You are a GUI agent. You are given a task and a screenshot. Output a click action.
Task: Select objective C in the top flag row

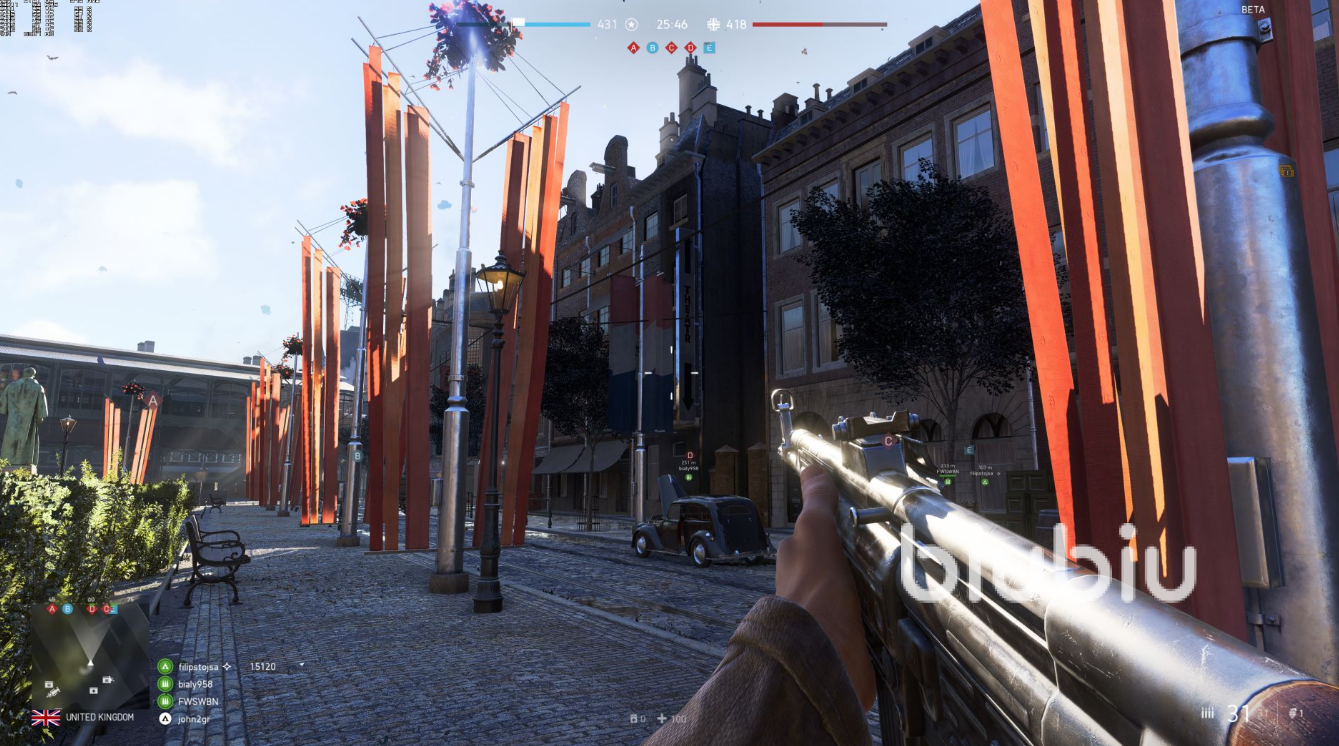(x=671, y=47)
